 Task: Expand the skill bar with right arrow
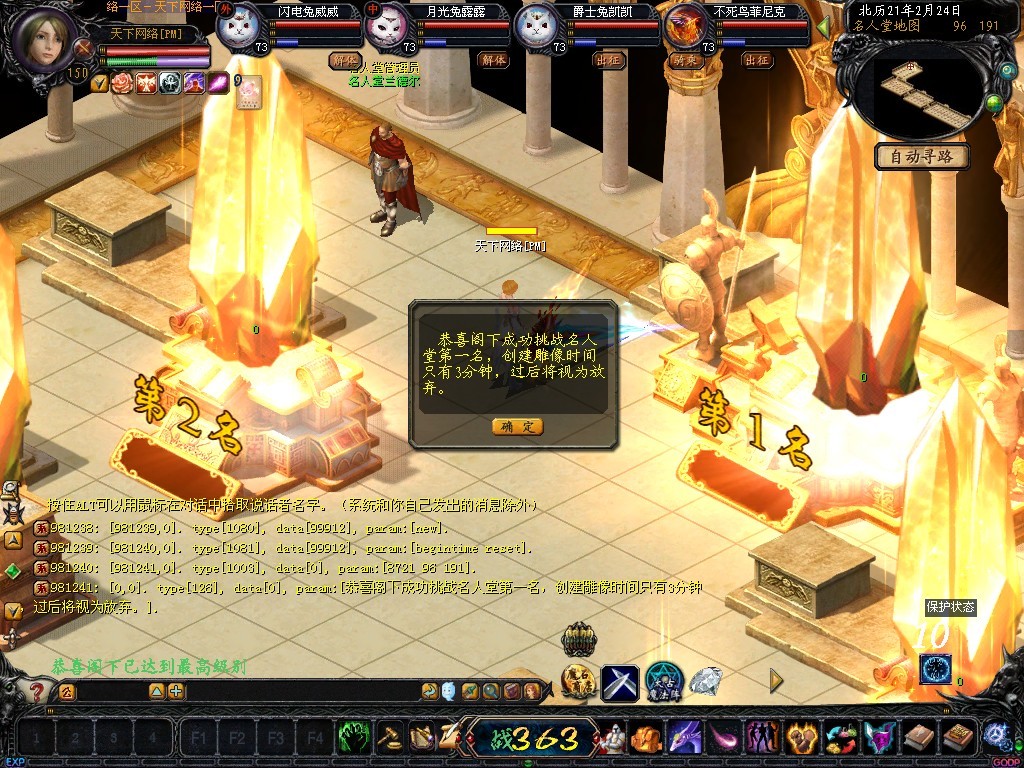click(x=776, y=681)
